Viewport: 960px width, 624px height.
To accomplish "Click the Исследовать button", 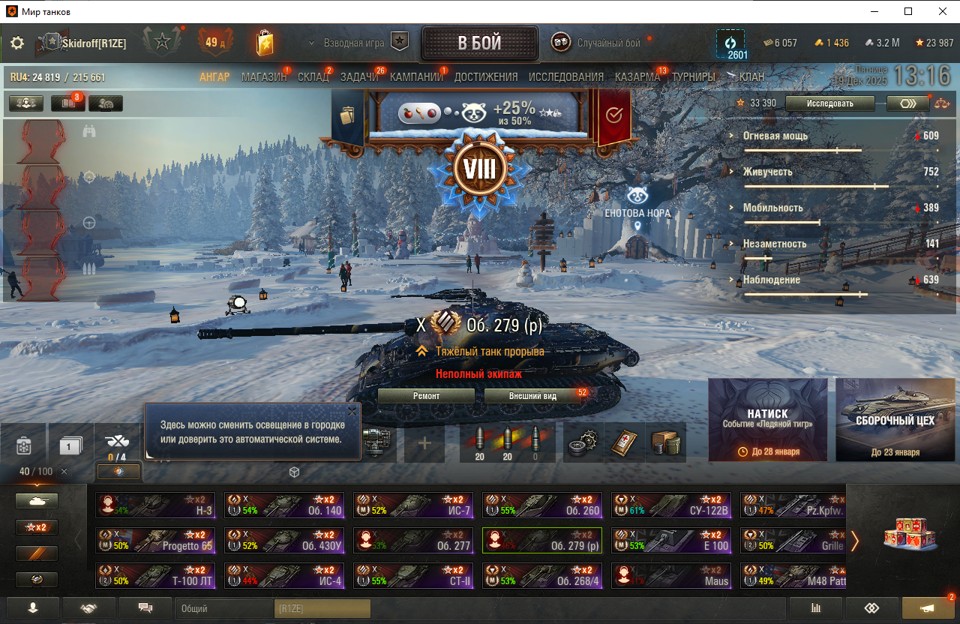I will pos(830,103).
